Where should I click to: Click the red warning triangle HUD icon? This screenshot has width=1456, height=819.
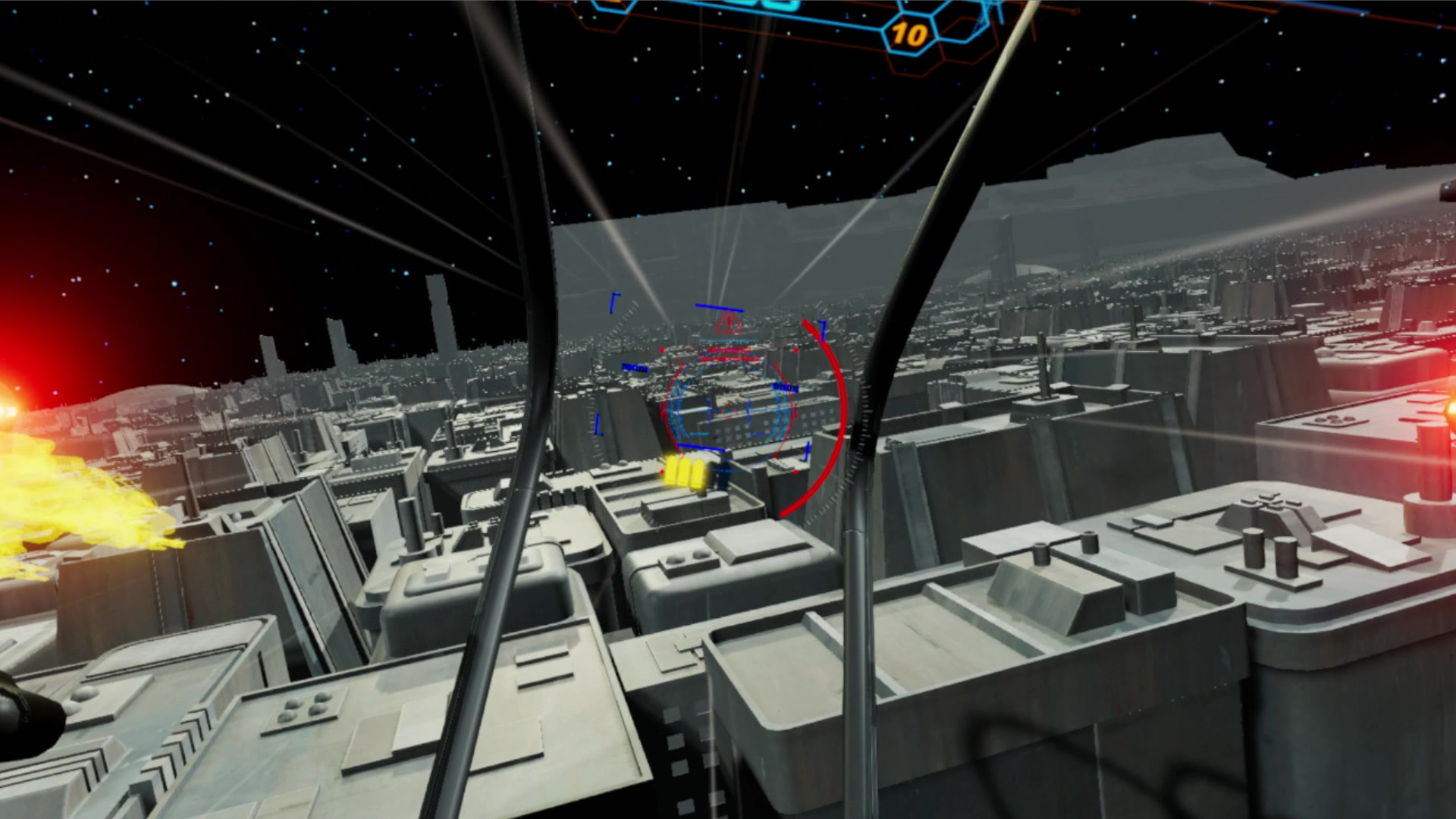point(728,322)
